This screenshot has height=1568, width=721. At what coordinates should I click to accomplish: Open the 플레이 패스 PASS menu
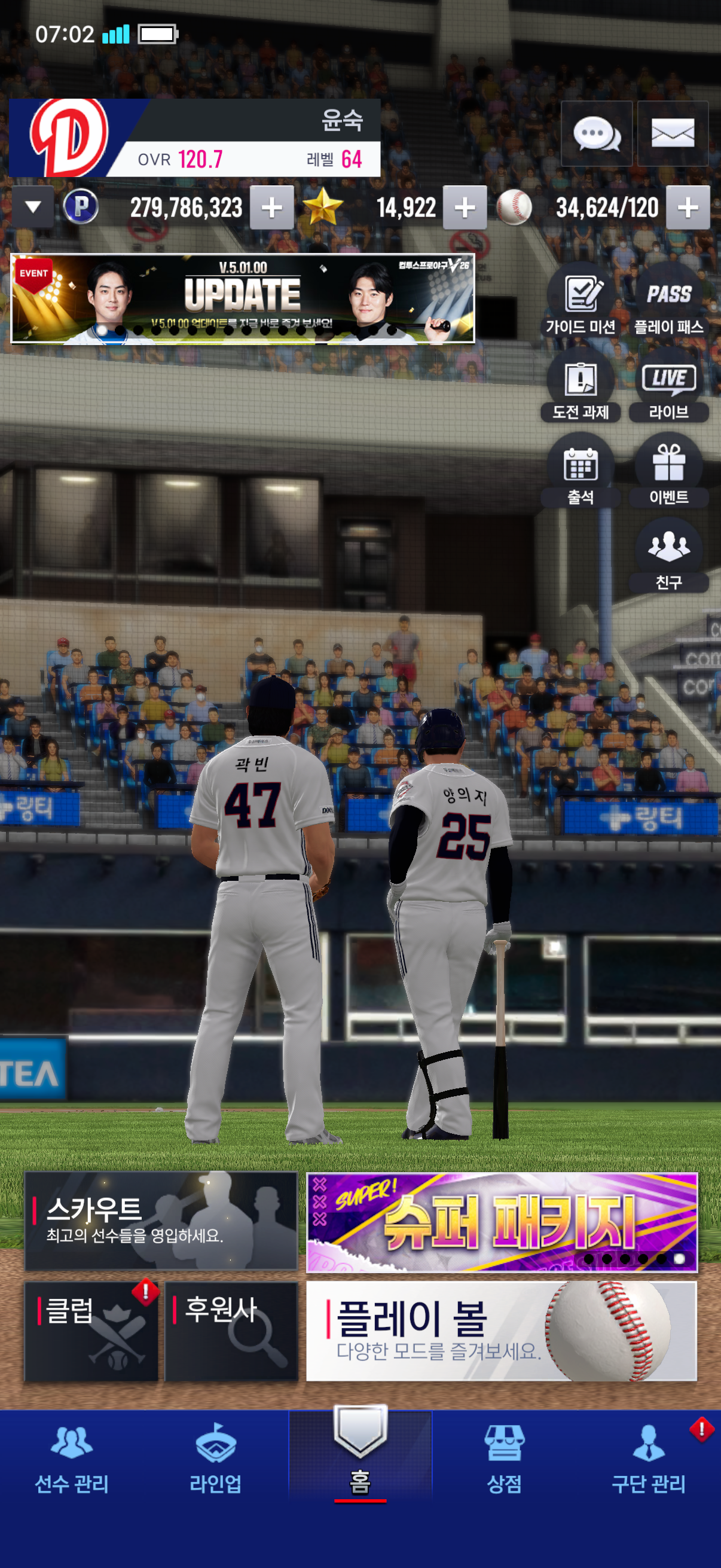tap(668, 303)
